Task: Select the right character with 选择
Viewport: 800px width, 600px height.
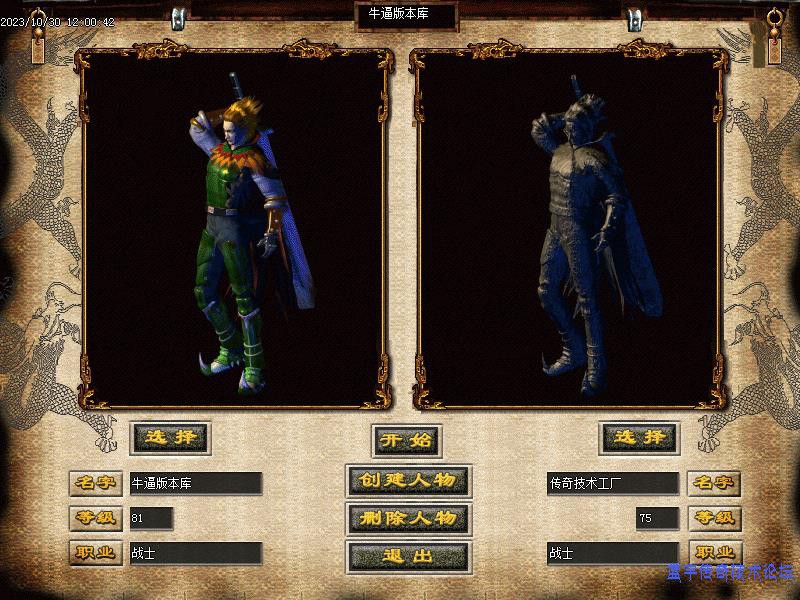Action: tap(639, 437)
